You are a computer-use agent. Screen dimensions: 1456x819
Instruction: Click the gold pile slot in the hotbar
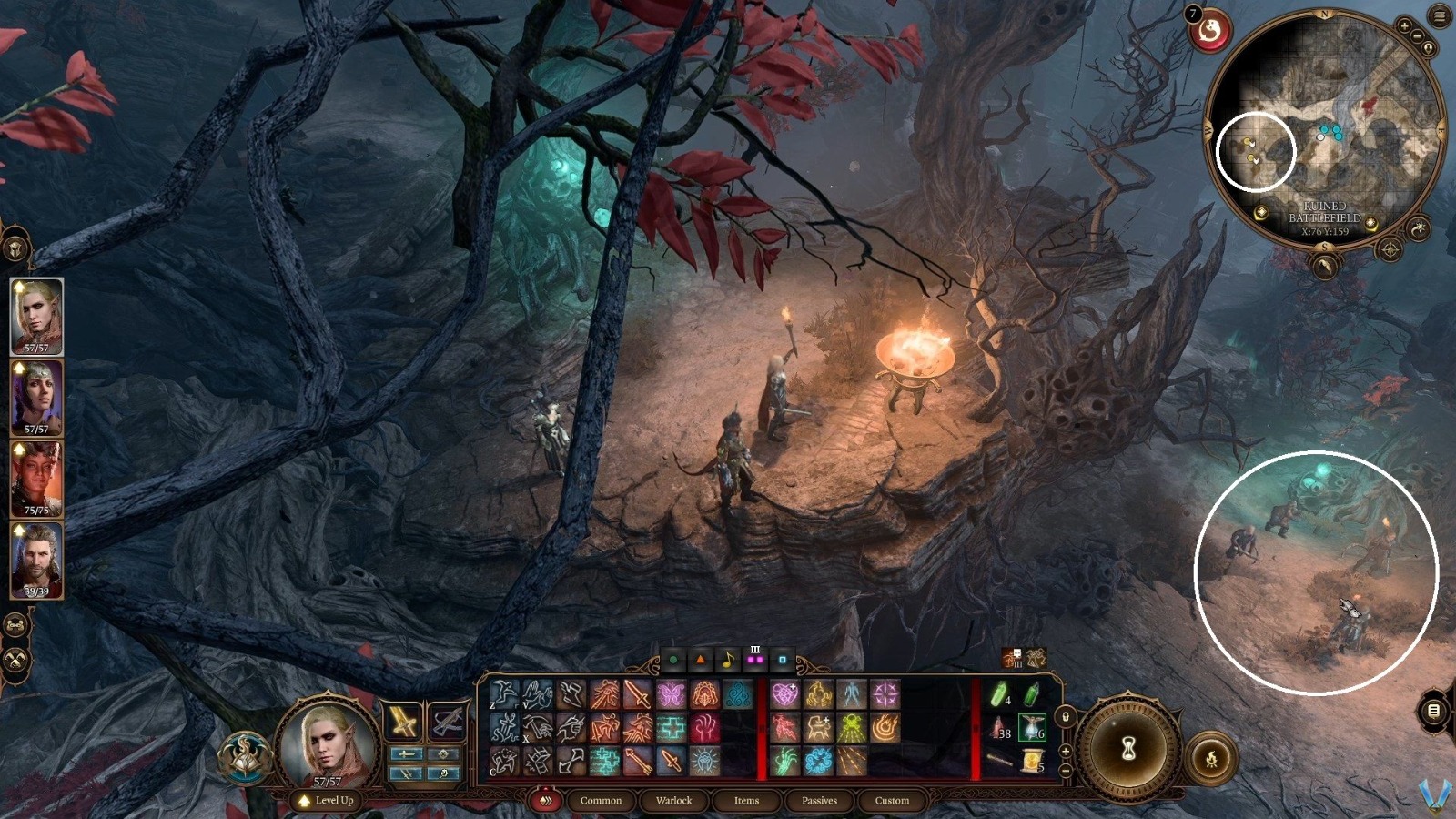click(x=1033, y=759)
